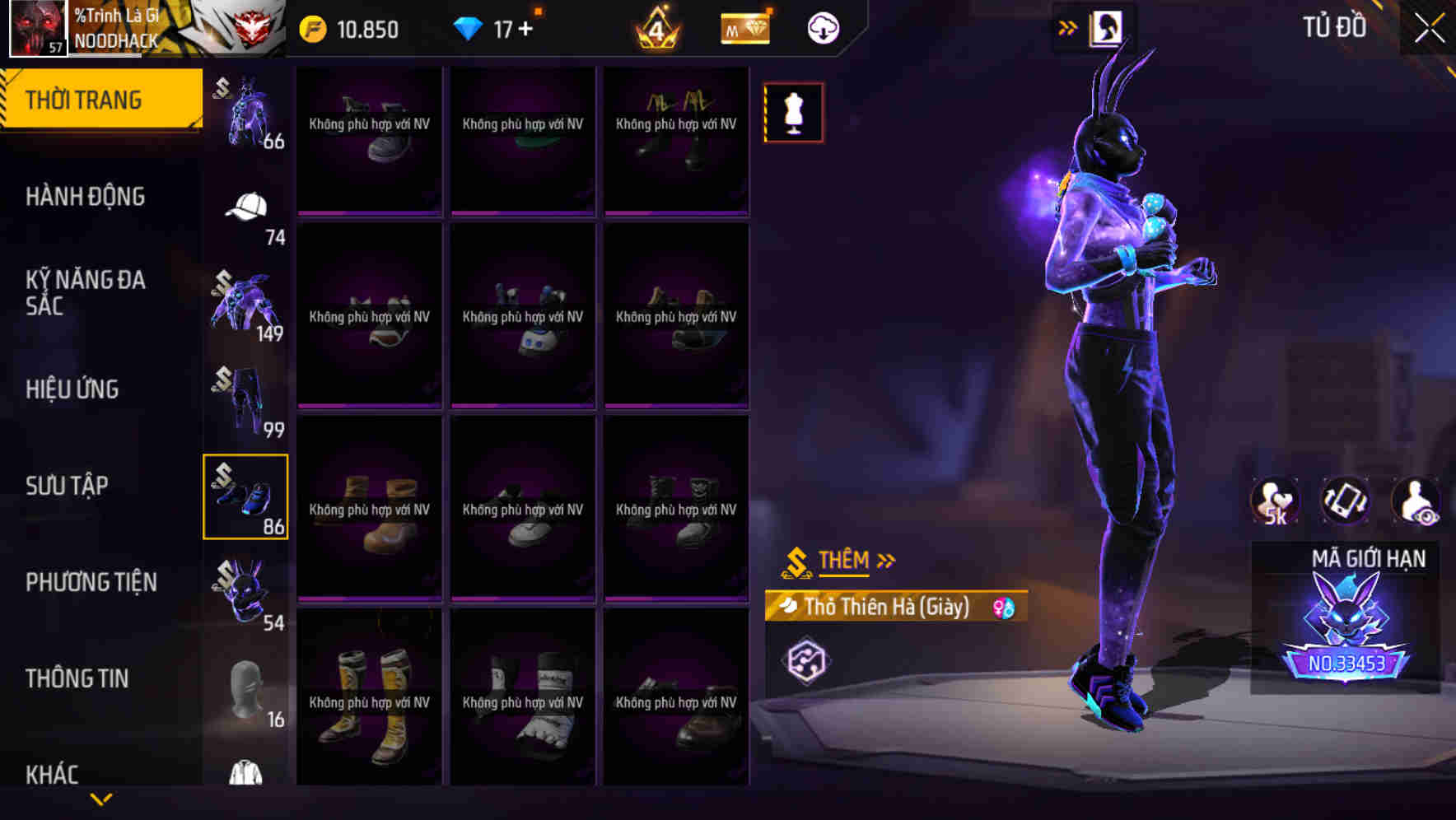
Task: Open the mannequin outfit preview icon
Action: click(793, 112)
